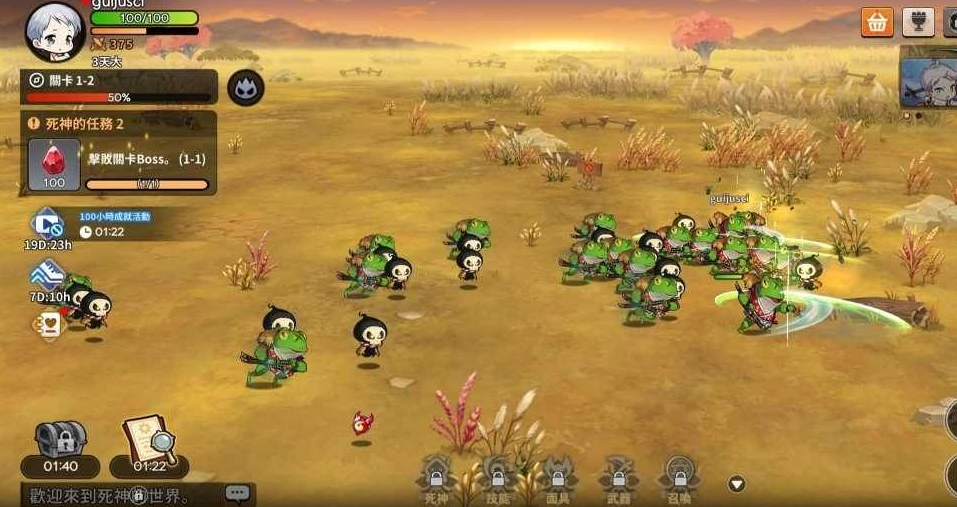Select the speed boots buff icon

(47, 276)
